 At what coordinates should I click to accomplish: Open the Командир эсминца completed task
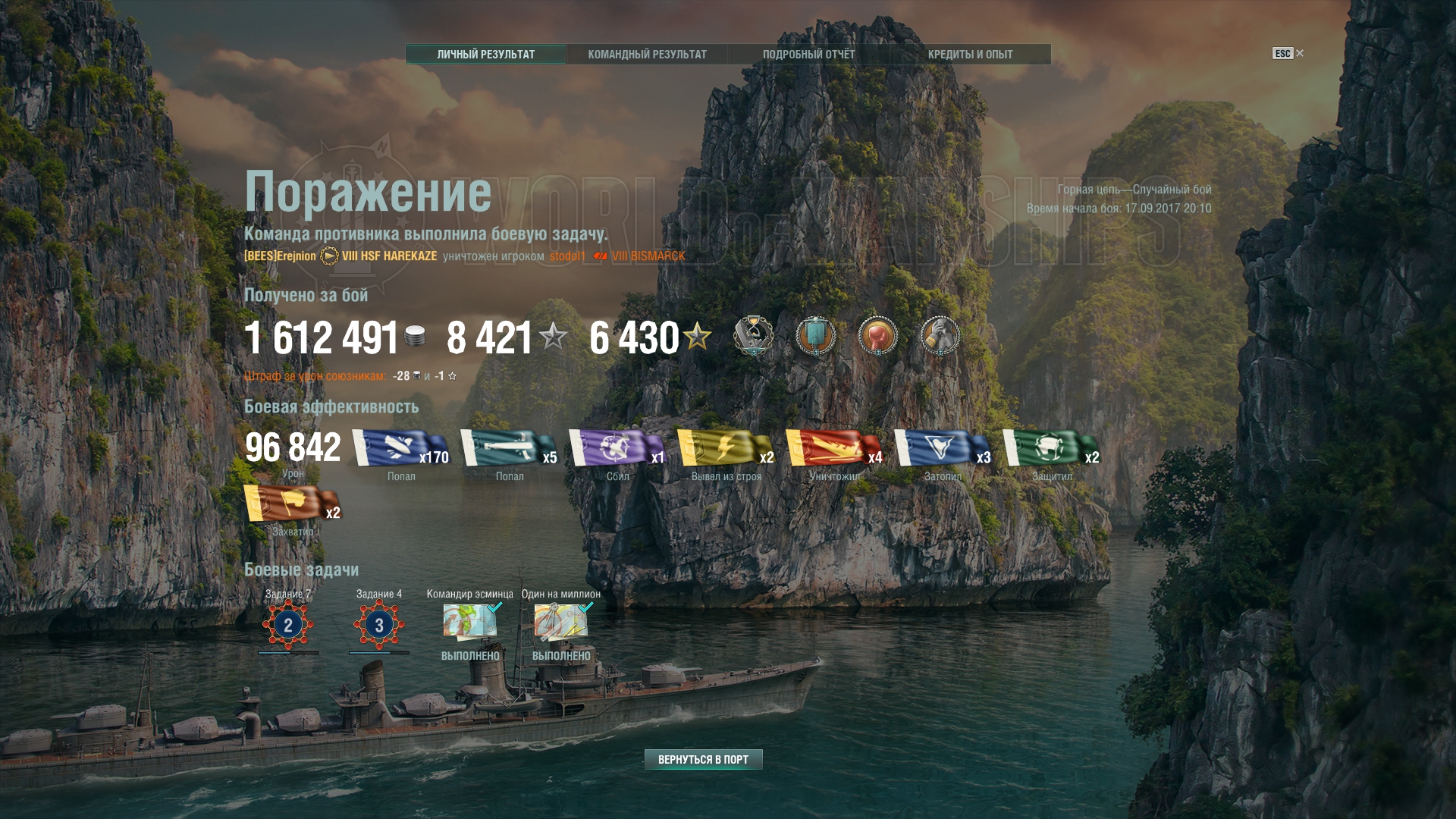[470, 622]
